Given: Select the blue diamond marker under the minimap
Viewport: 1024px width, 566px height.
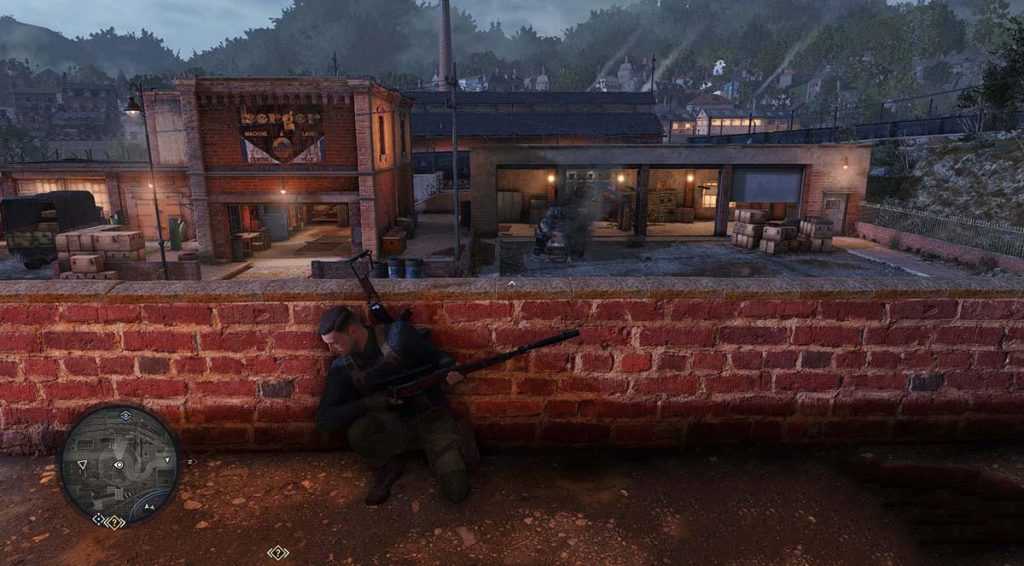Looking at the screenshot, I should (x=99, y=519).
